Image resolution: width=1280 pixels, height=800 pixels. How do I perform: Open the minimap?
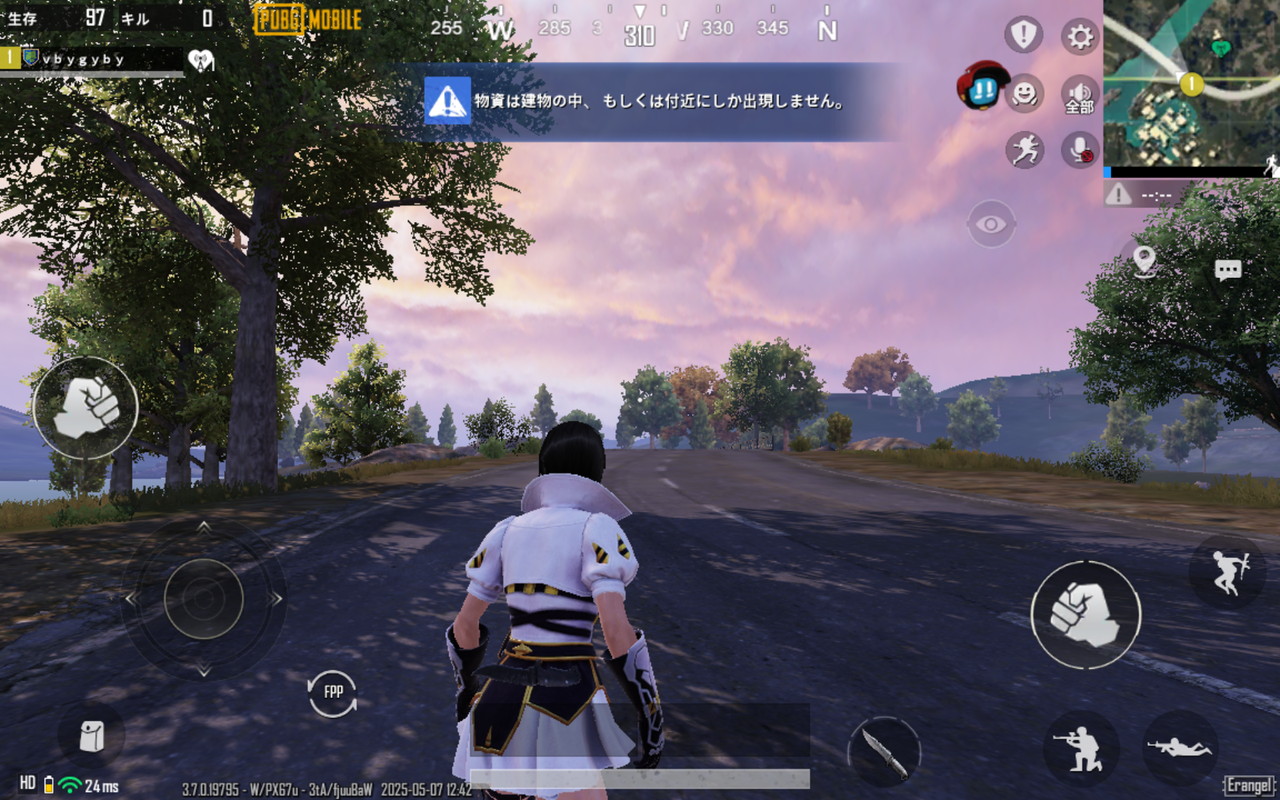[1191, 83]
